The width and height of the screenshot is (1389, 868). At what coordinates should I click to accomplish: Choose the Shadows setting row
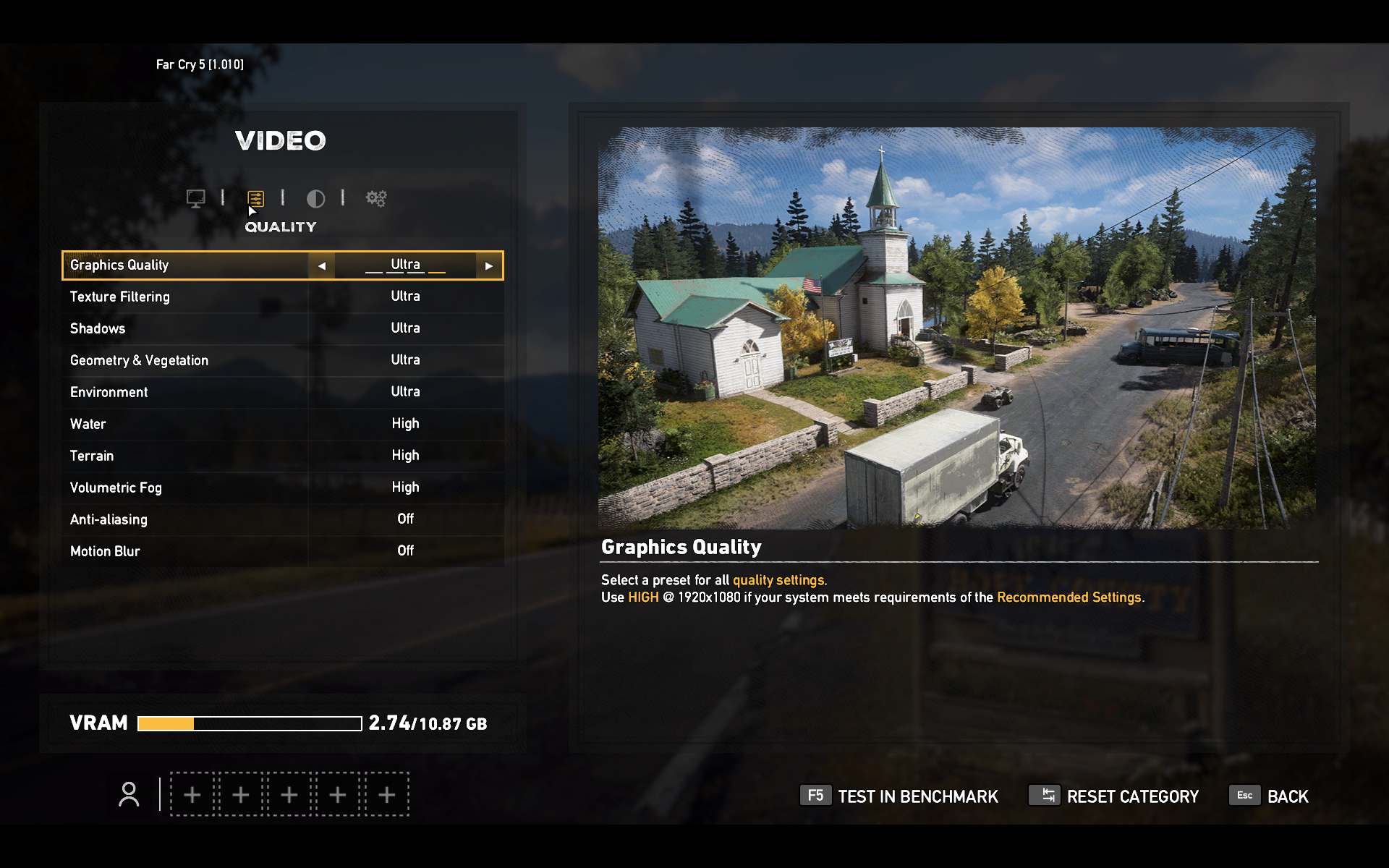[x=282, y=328]
